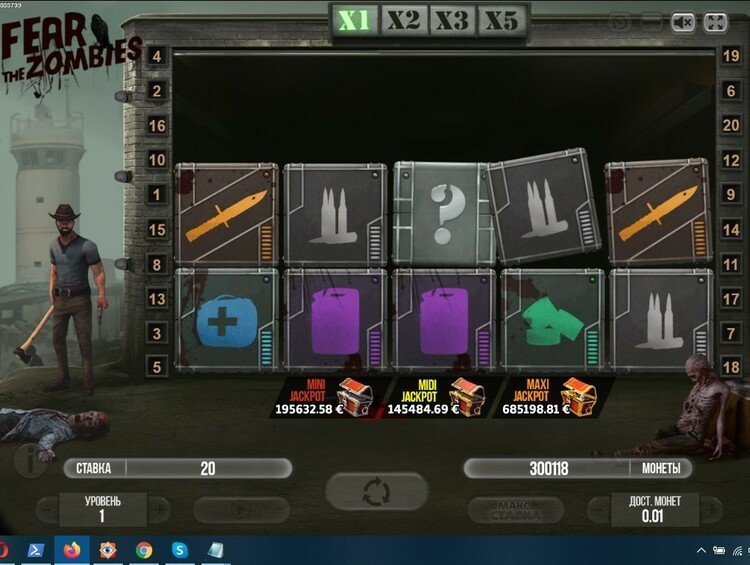The image size is (750, 565).
Task: Lower the coin value with minus
Action: click(x=598, y=508)
